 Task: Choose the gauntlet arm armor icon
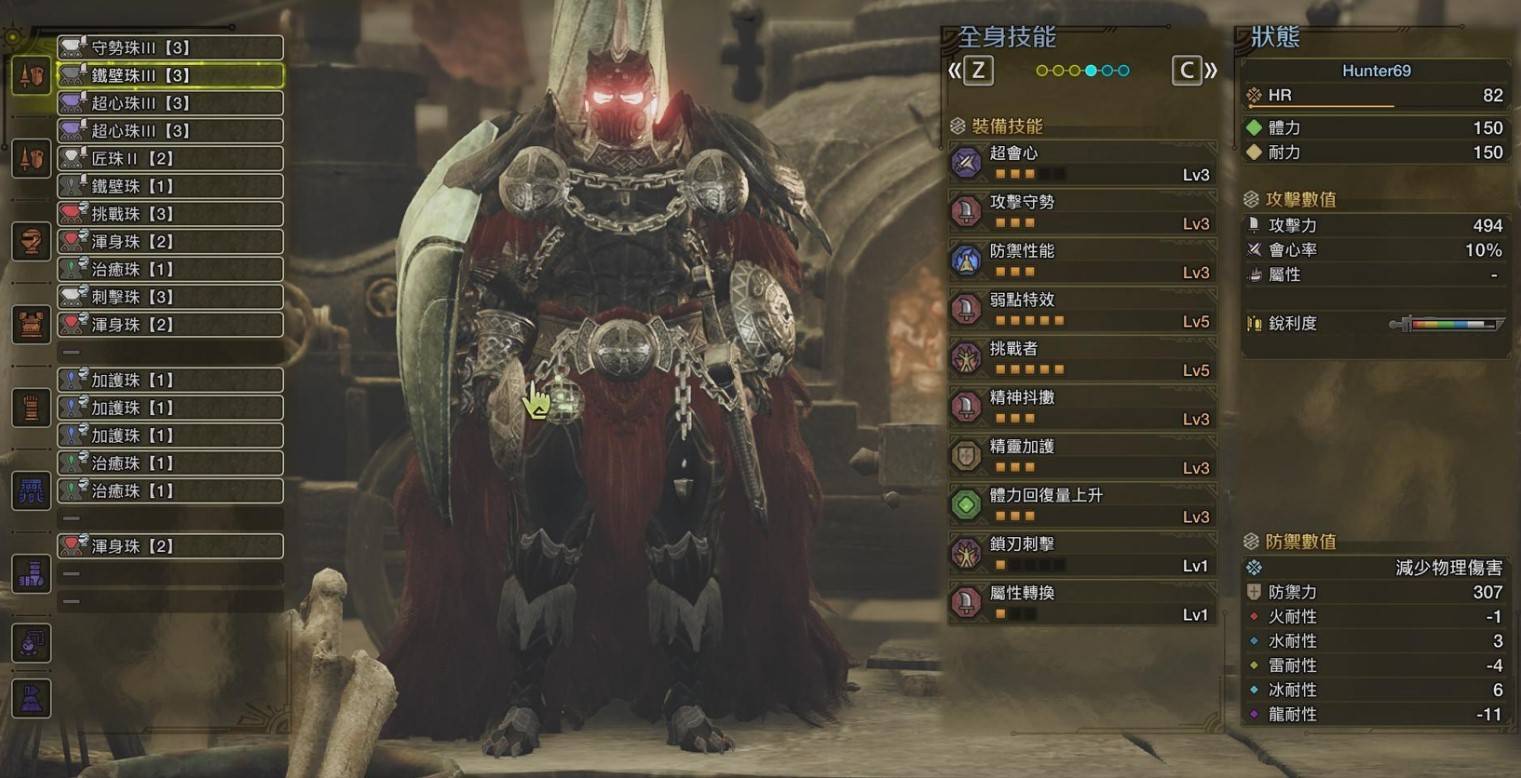tap(31, 407)
